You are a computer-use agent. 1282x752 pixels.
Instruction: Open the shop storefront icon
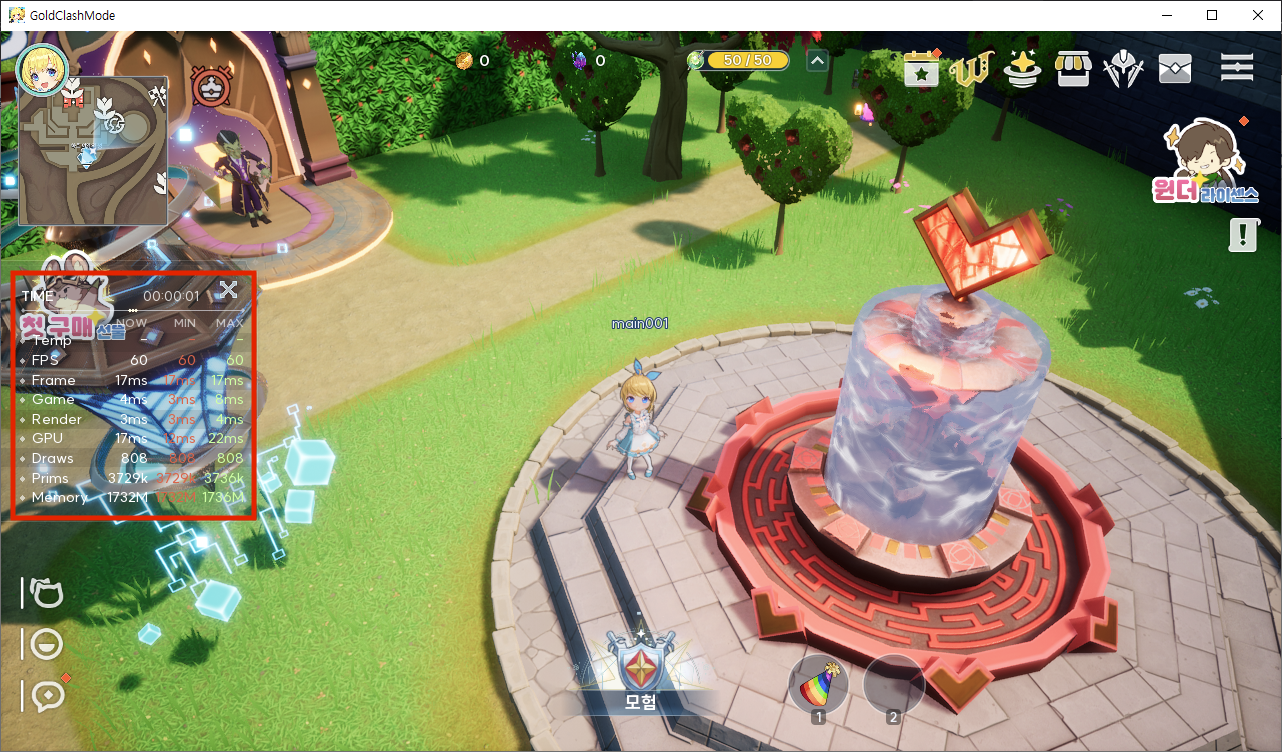click(x=1072, y=69)
